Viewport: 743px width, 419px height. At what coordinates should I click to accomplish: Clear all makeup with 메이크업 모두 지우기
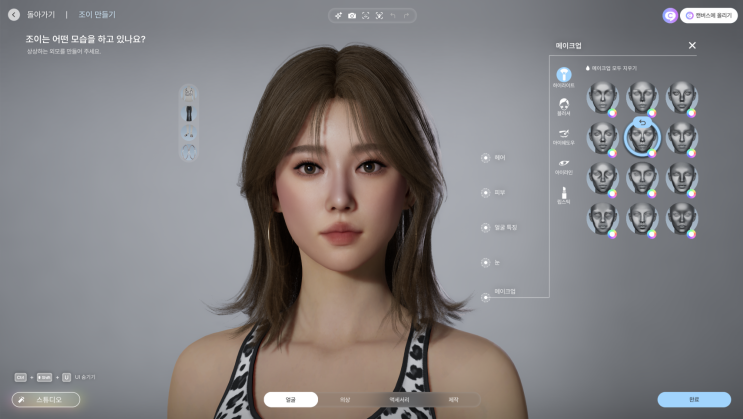pos(611,68)
